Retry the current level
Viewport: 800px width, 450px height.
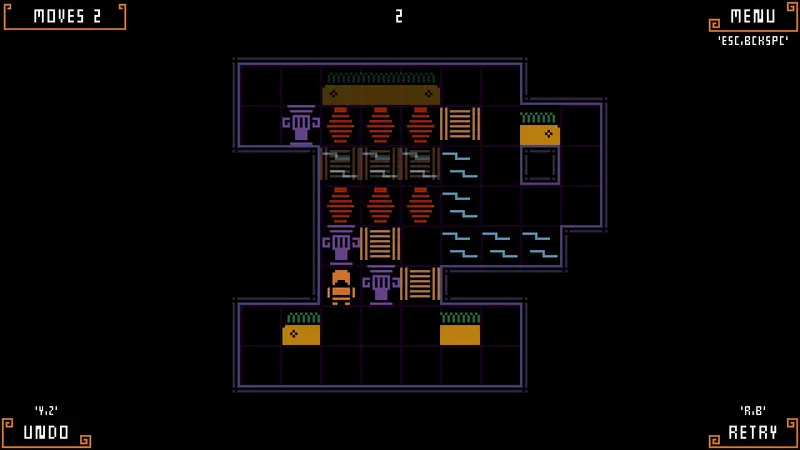coord(752,432)
